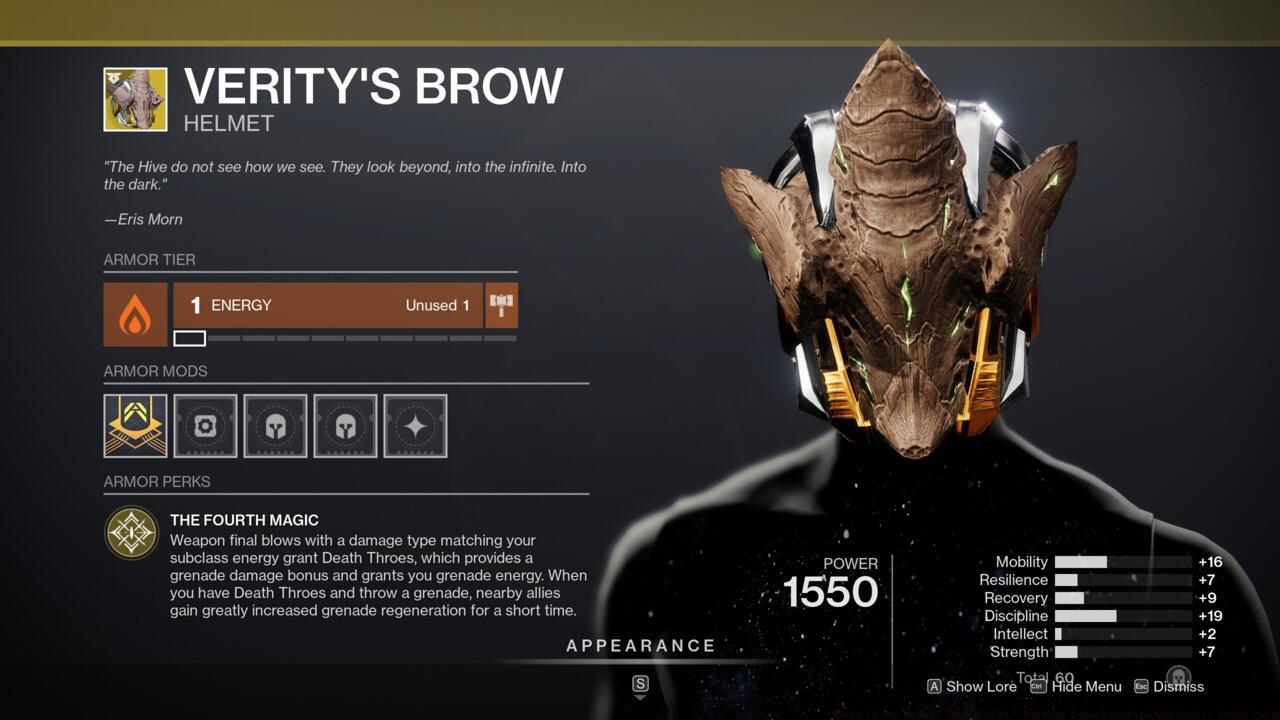The height and width of the screenshot is (720, 1280).
Task: Click the energy level progress bar
Action: pyautogui.click(x=347, y=338)
